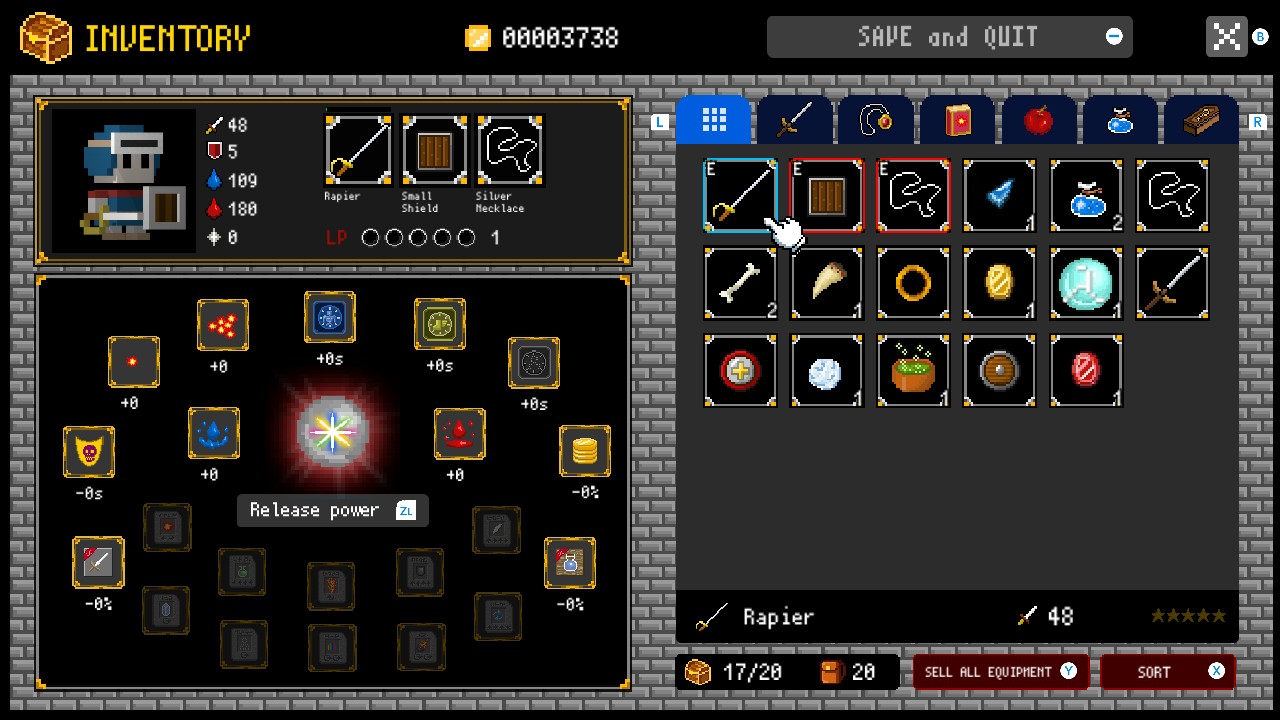Select the blue water drop power node
1280x720 pixels.
point(214,433)
